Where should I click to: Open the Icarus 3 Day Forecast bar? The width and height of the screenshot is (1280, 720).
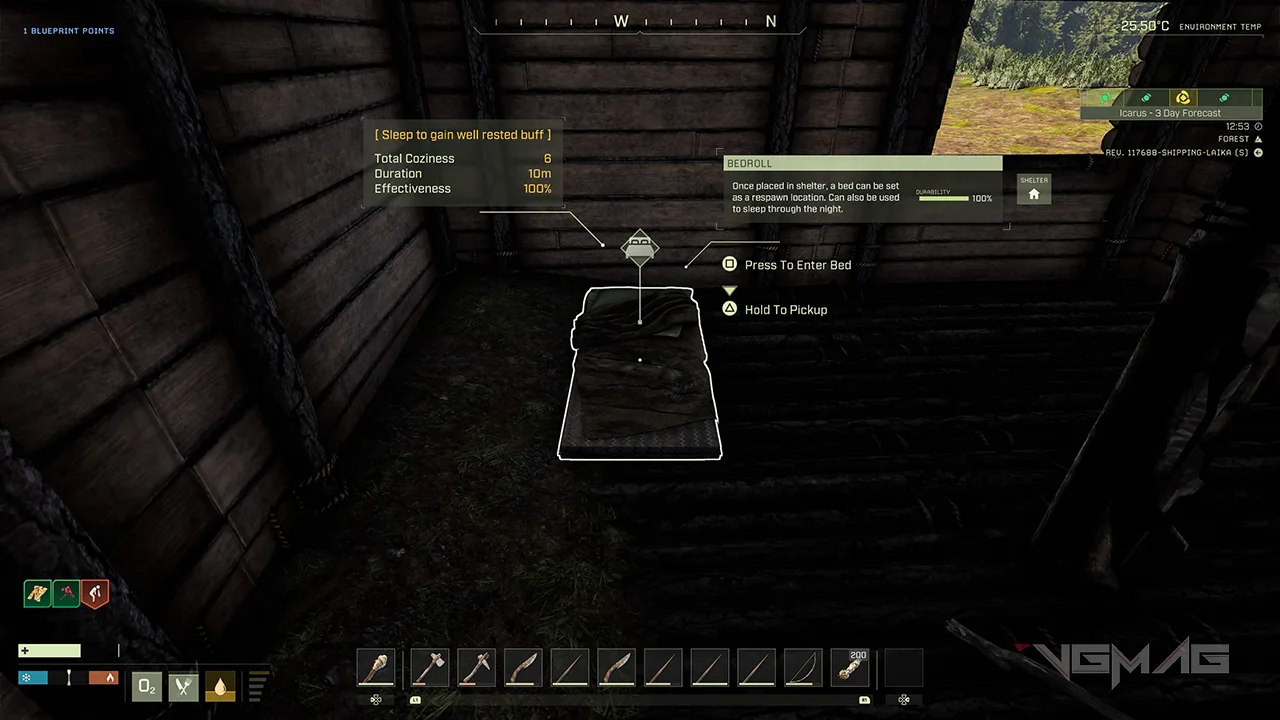coord(1170,113)
